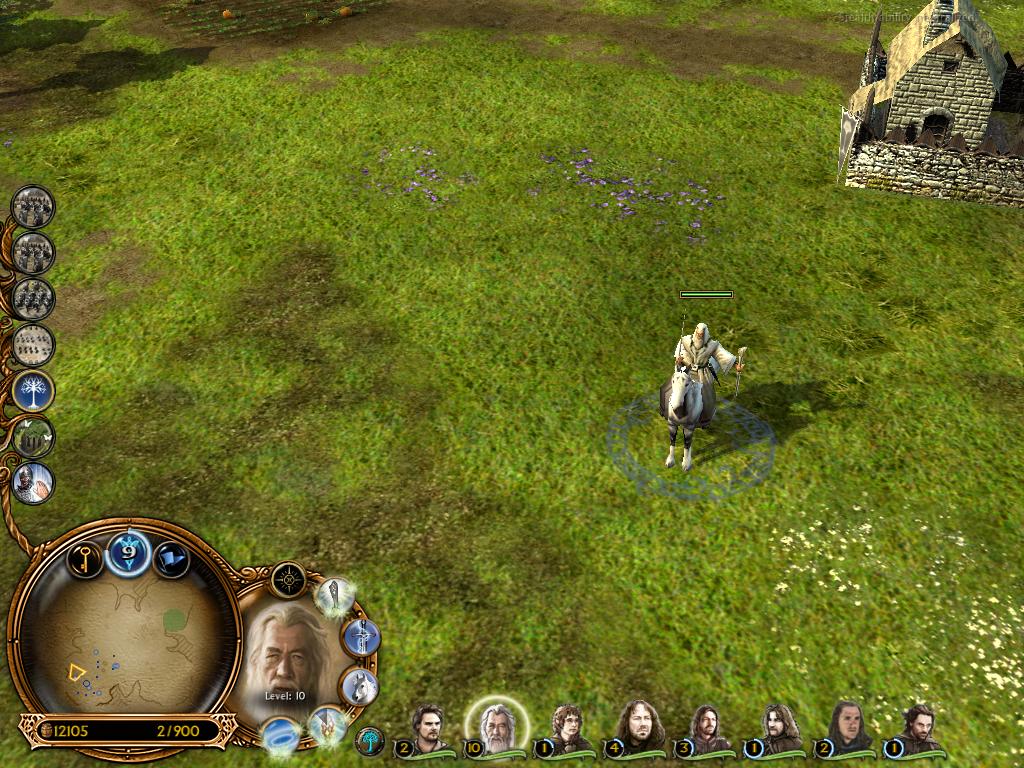The height and width of the screenshot is (768, 1024).
Task: Use Gandalf's sword ability icon
Action: click(x=361, y=637)
